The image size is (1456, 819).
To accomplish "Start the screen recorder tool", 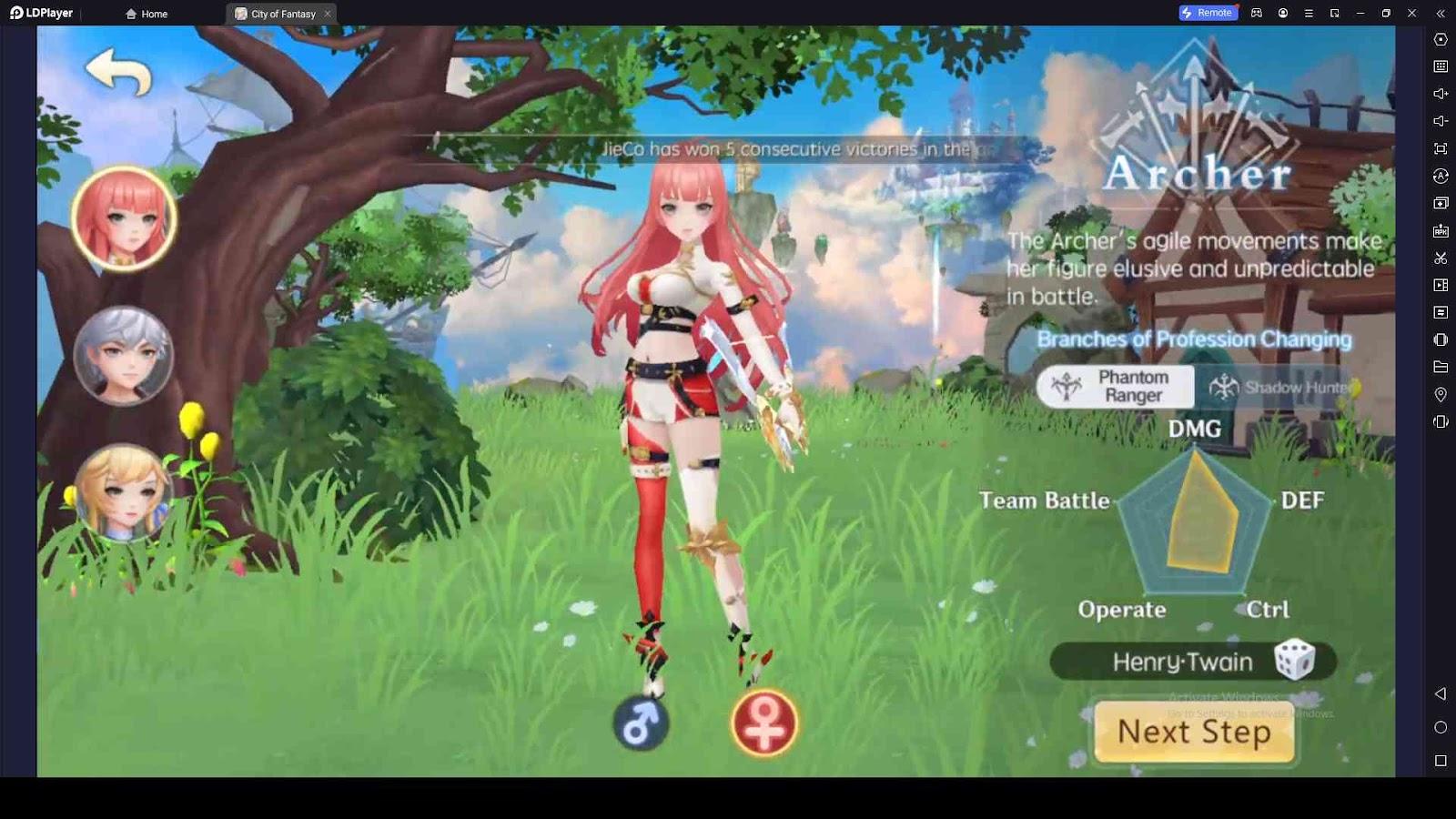I will point(1441,285).
